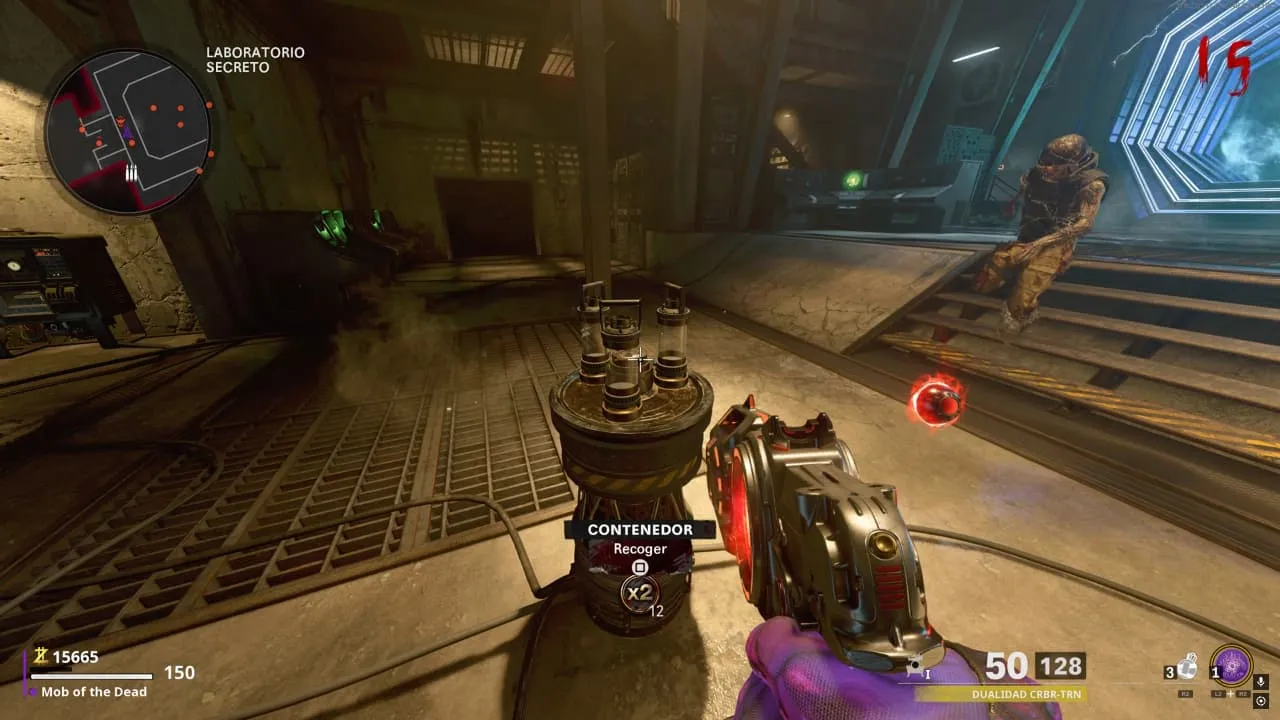The image size is (1280, 720).
Task: Select the purple field upgrade ability icon
Action: click(1231, 665)
